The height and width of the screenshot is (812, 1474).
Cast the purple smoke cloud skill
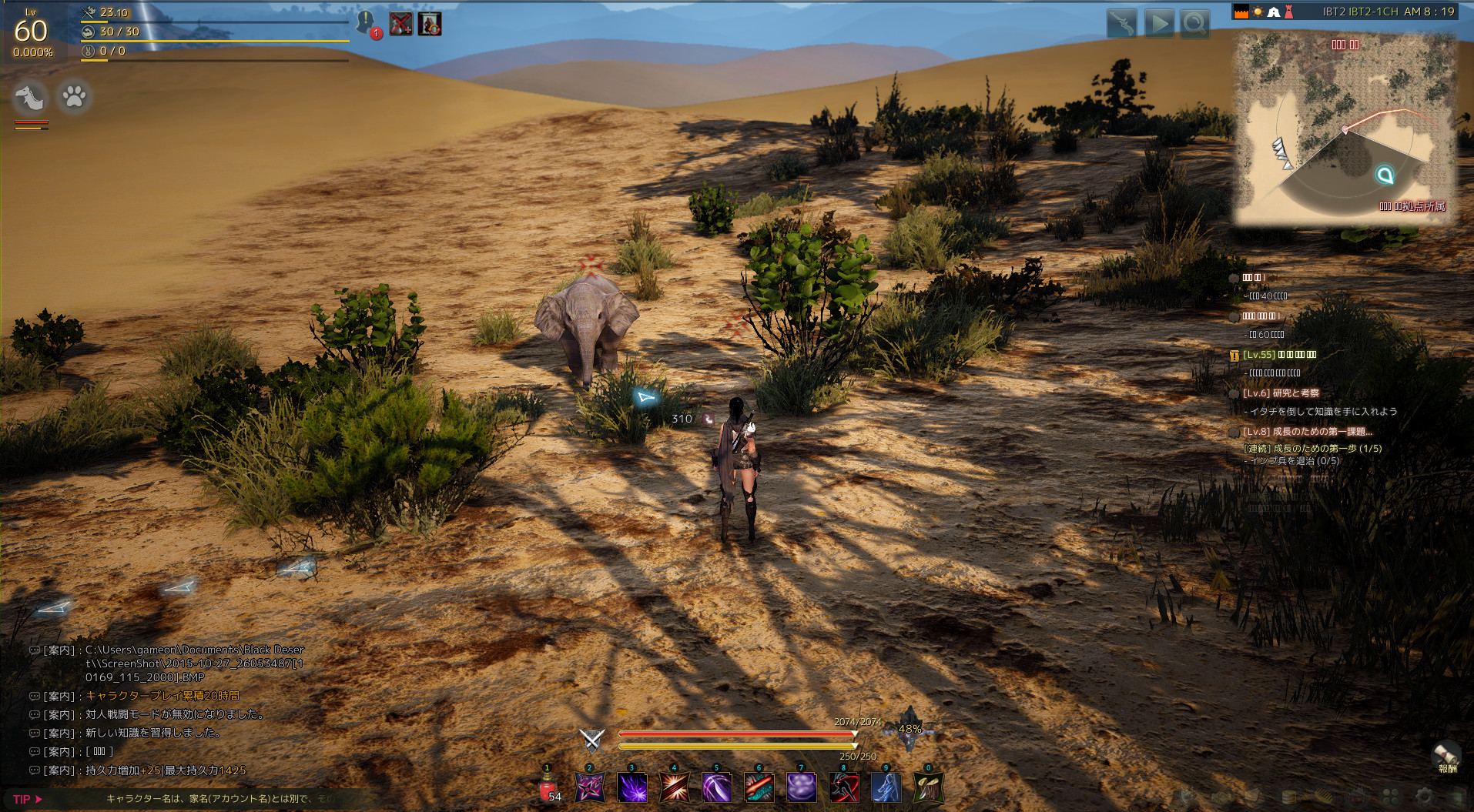(x=802, y=788)
